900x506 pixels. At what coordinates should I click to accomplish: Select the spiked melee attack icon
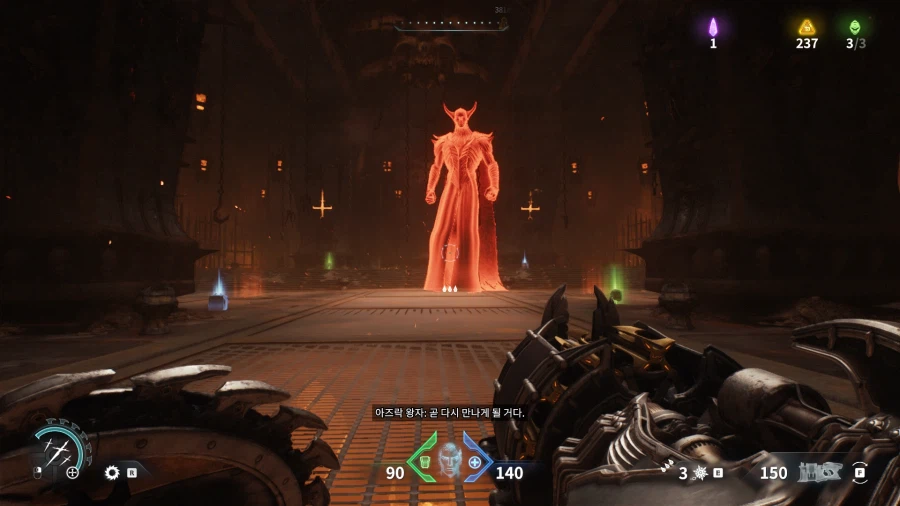click(x=700, y=472)
